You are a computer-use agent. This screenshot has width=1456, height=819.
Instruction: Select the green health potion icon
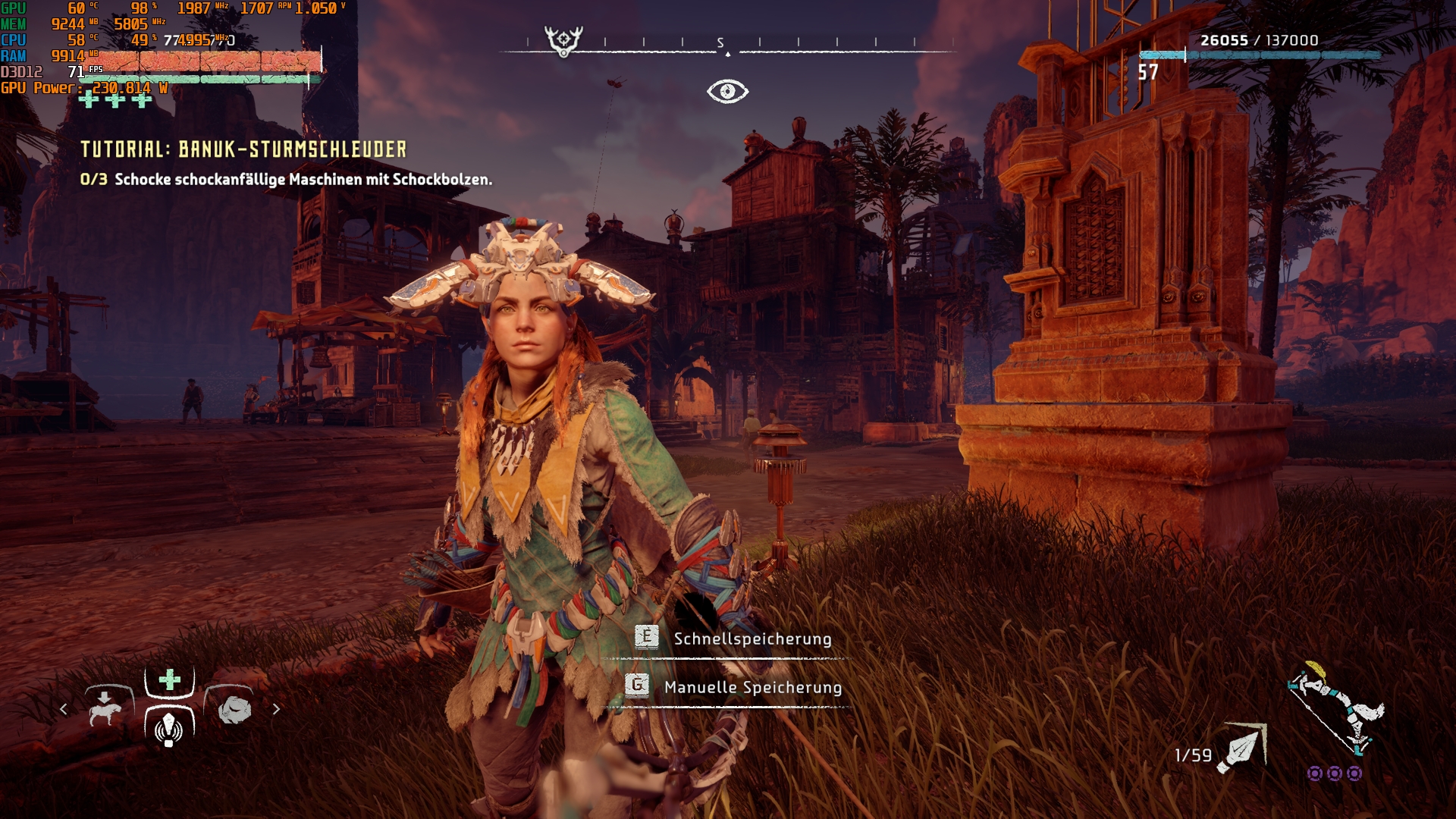(168, 681)
